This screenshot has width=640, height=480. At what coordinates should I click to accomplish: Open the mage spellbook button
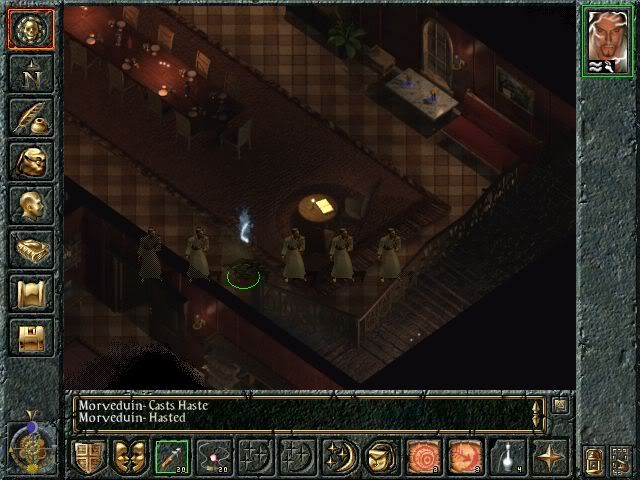[30, 250]
